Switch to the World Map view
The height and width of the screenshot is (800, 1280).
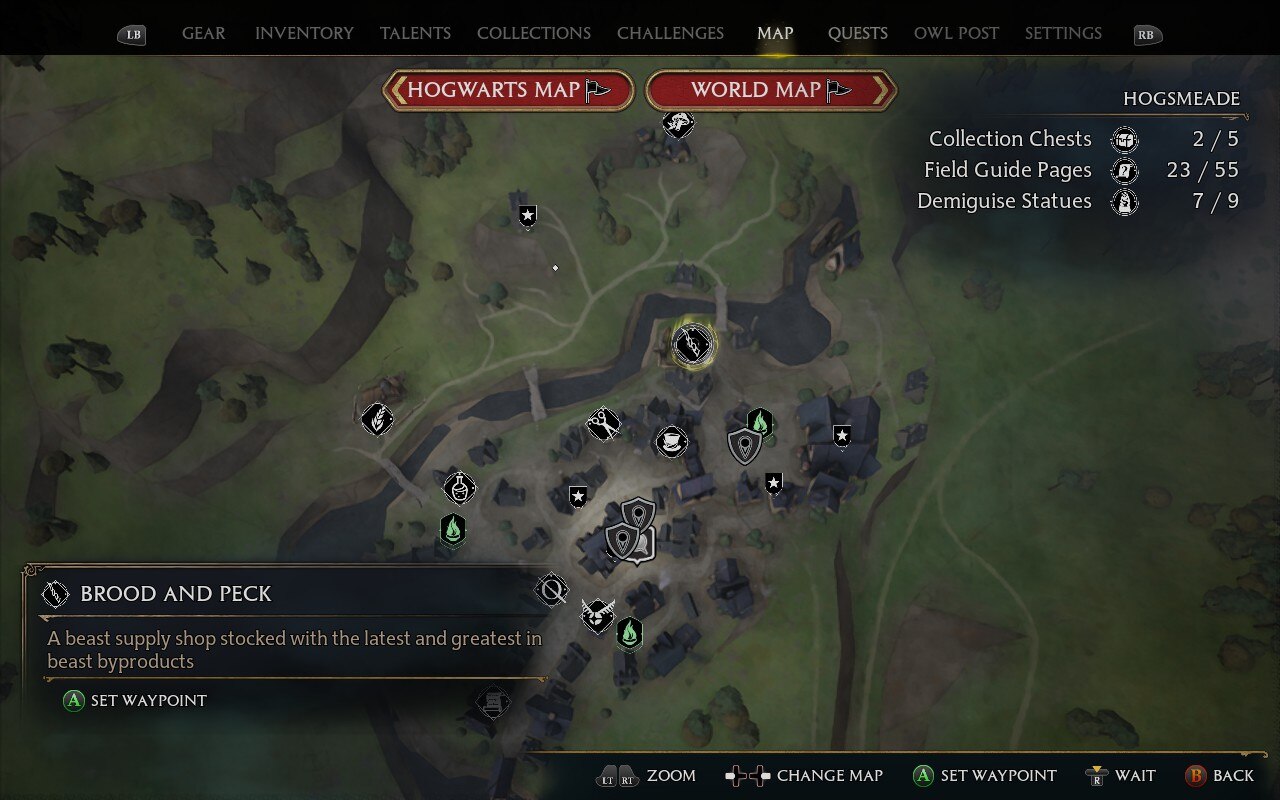tap(771, 89)
